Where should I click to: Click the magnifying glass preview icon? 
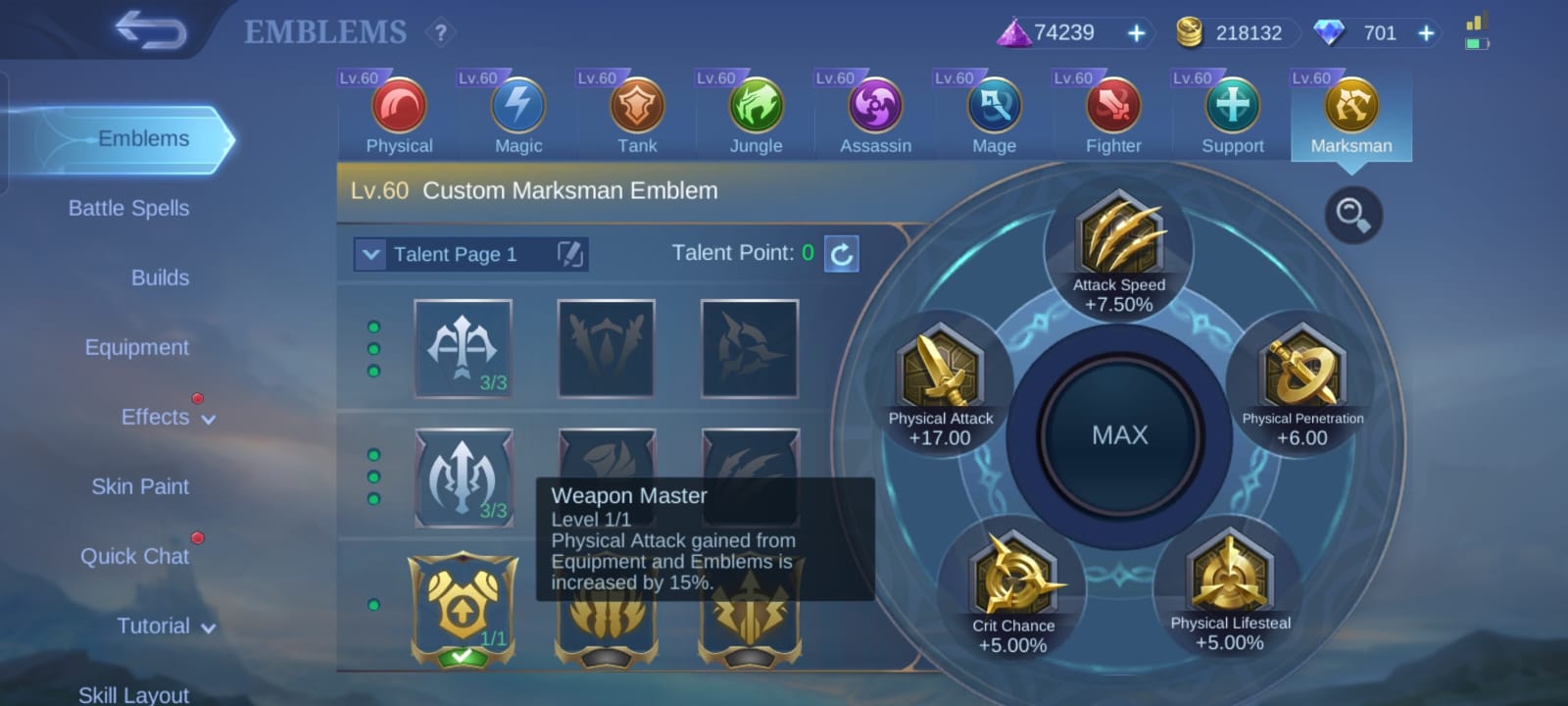1353,216
